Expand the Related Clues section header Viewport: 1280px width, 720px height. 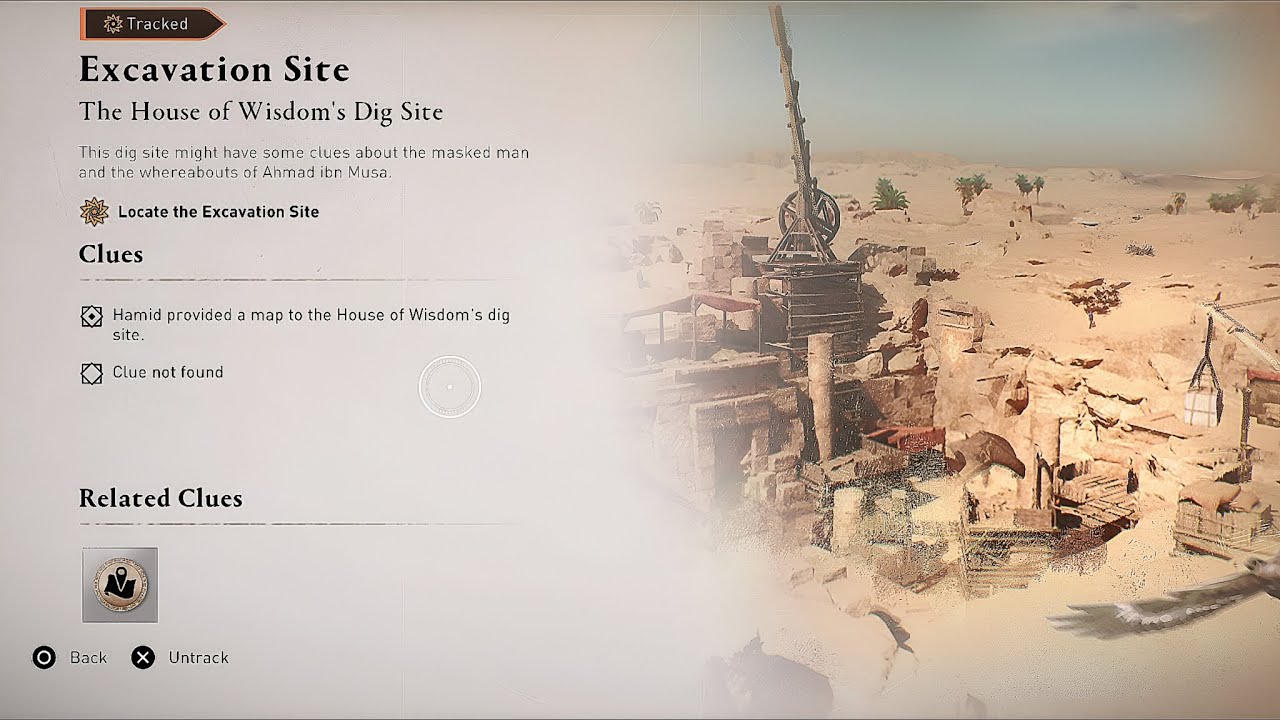161,498
